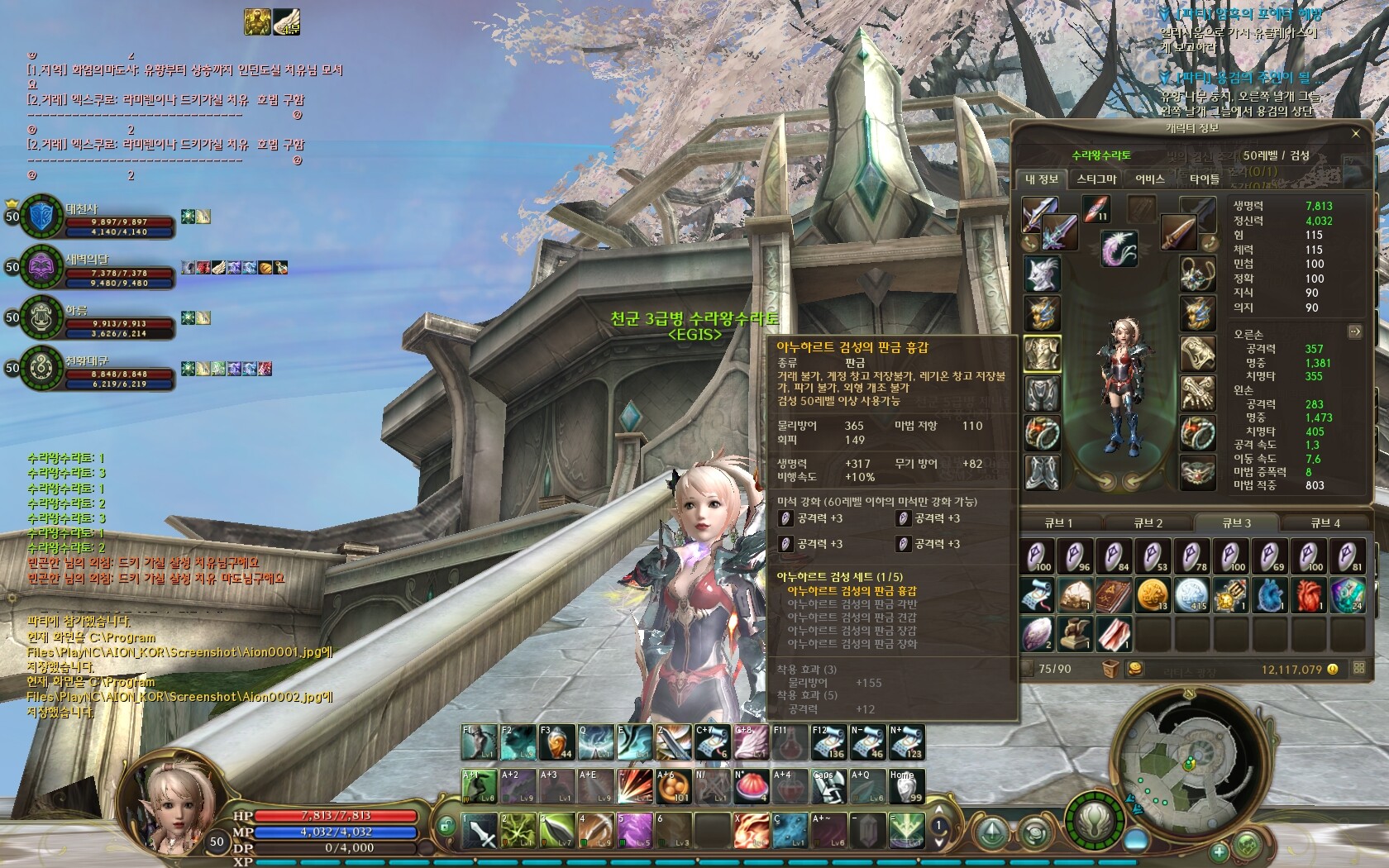Show the 타이틀 tab

[x=1204, y=179]
